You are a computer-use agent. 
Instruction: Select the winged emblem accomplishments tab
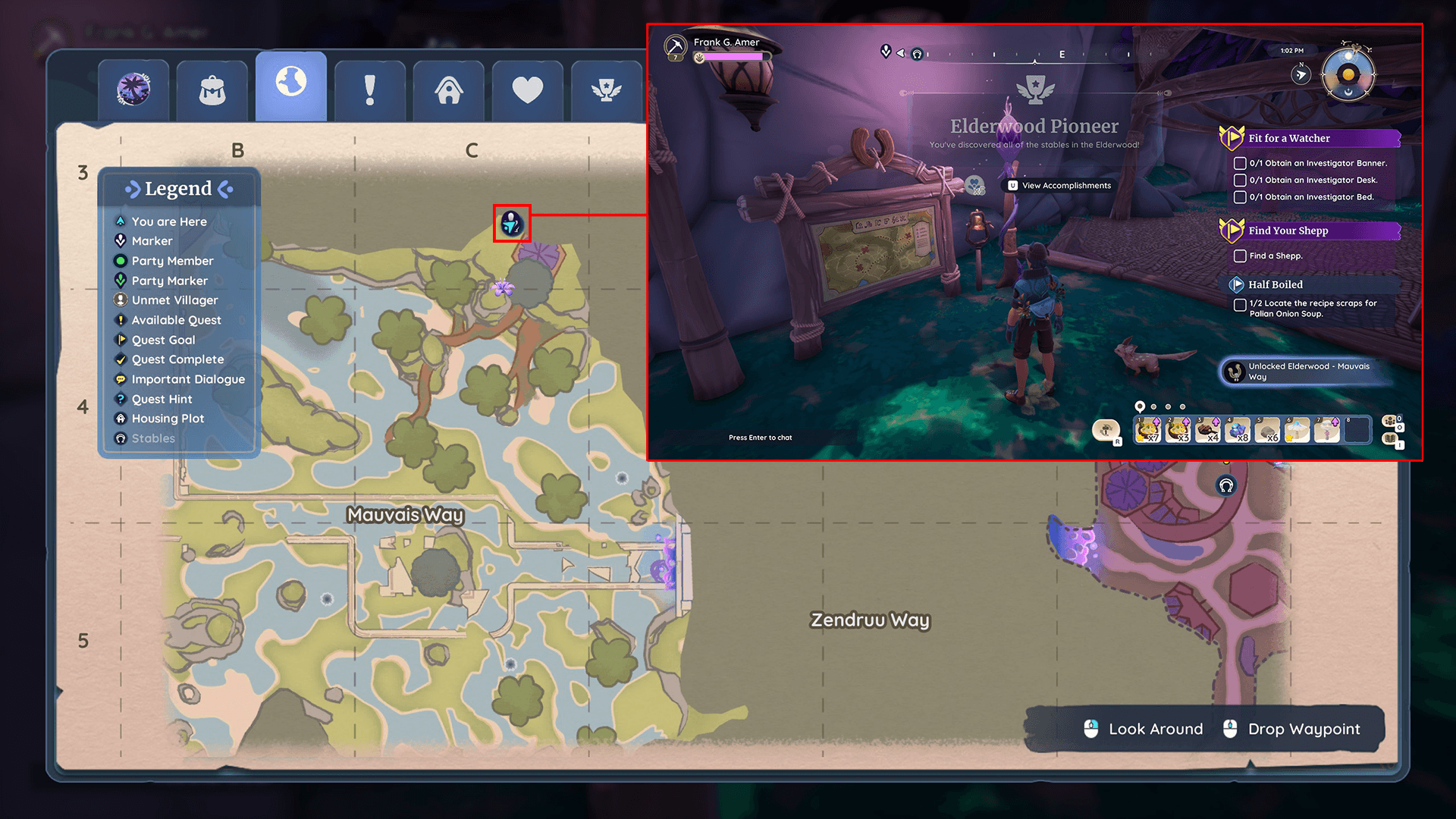point(606,90)
